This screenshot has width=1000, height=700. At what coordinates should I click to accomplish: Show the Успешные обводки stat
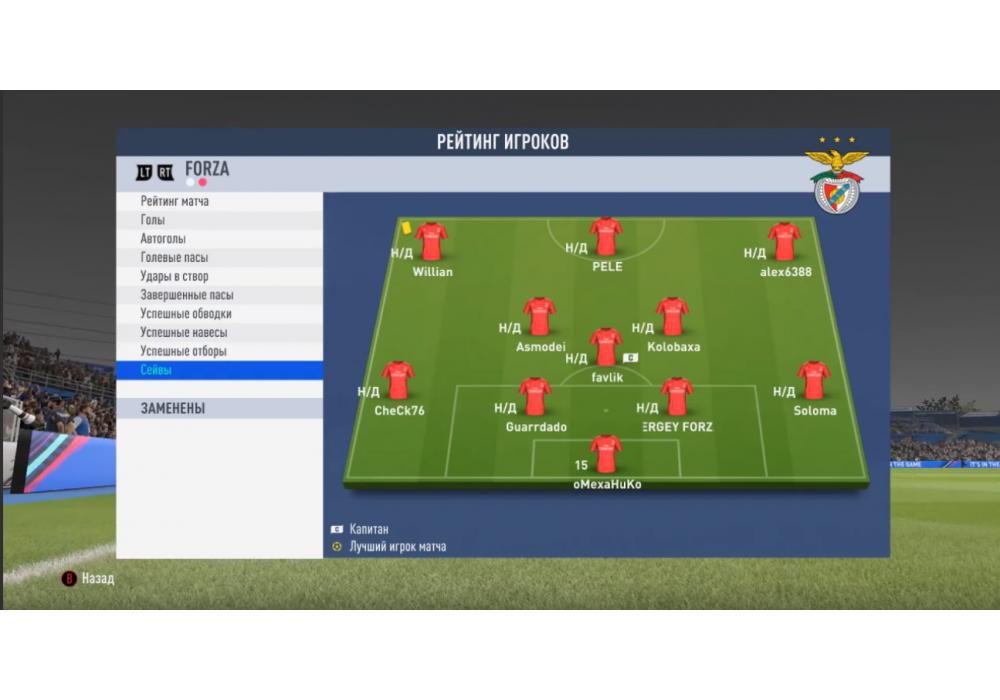(218, 314)
